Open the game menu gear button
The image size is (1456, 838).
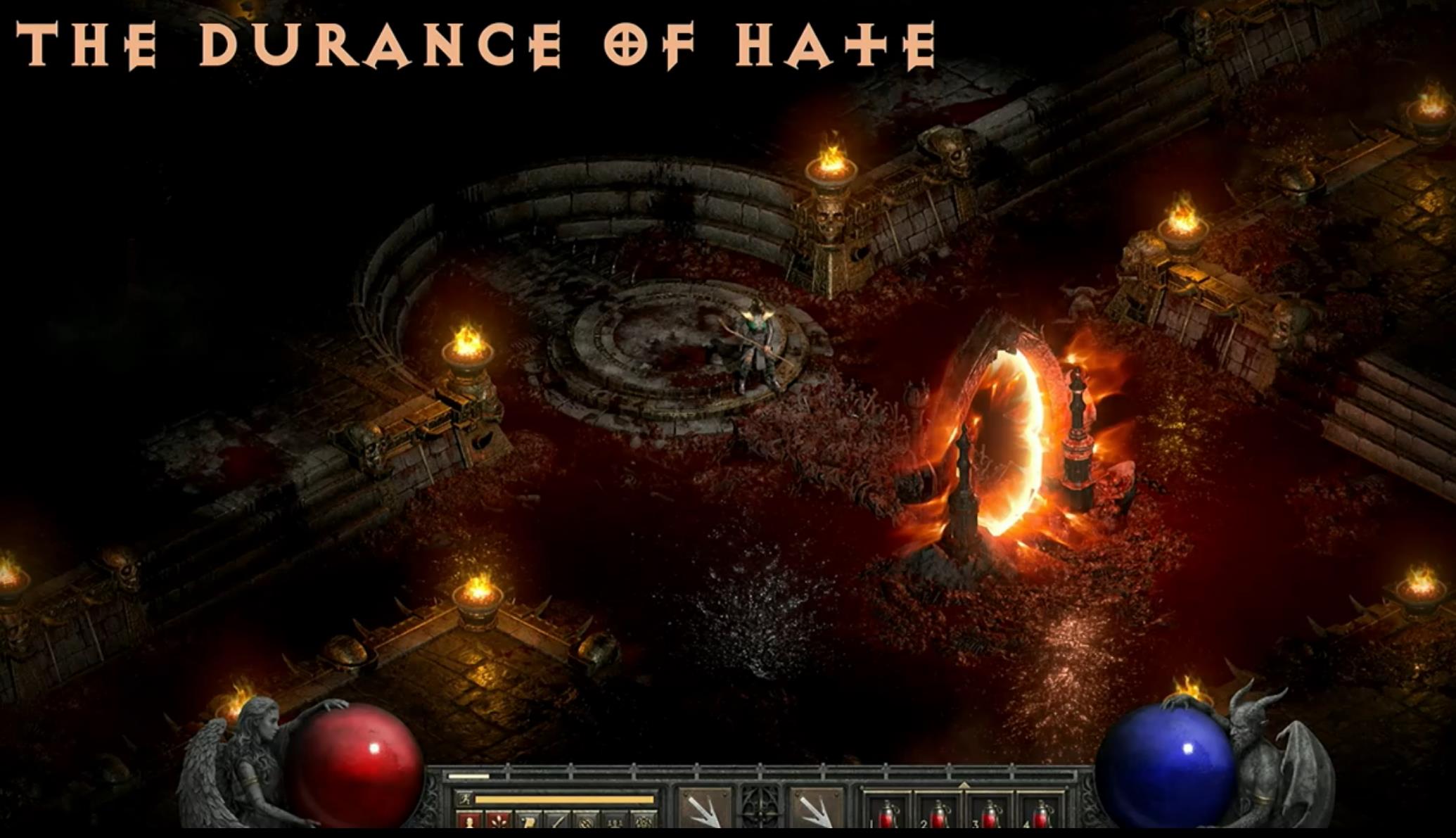[644, 820]
